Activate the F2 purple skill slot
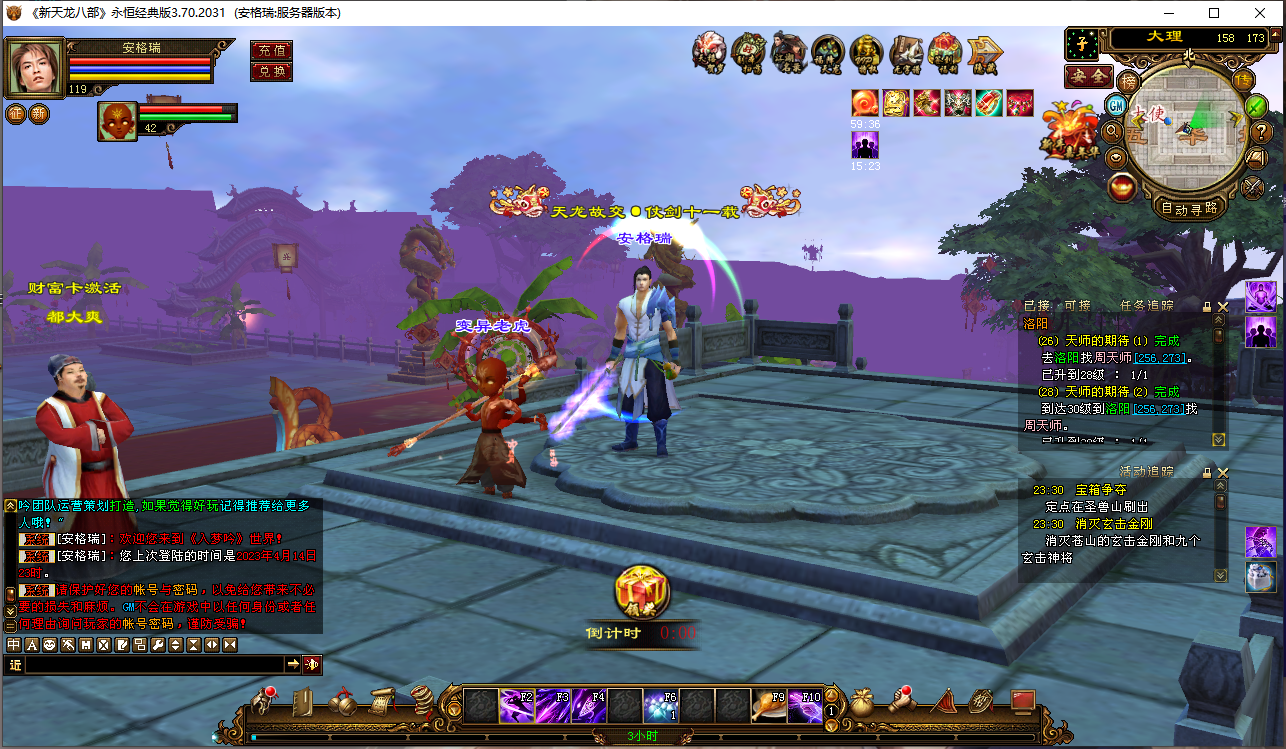Image resolution: width=1286 pixels, height=749 pixels. point(517,706)
